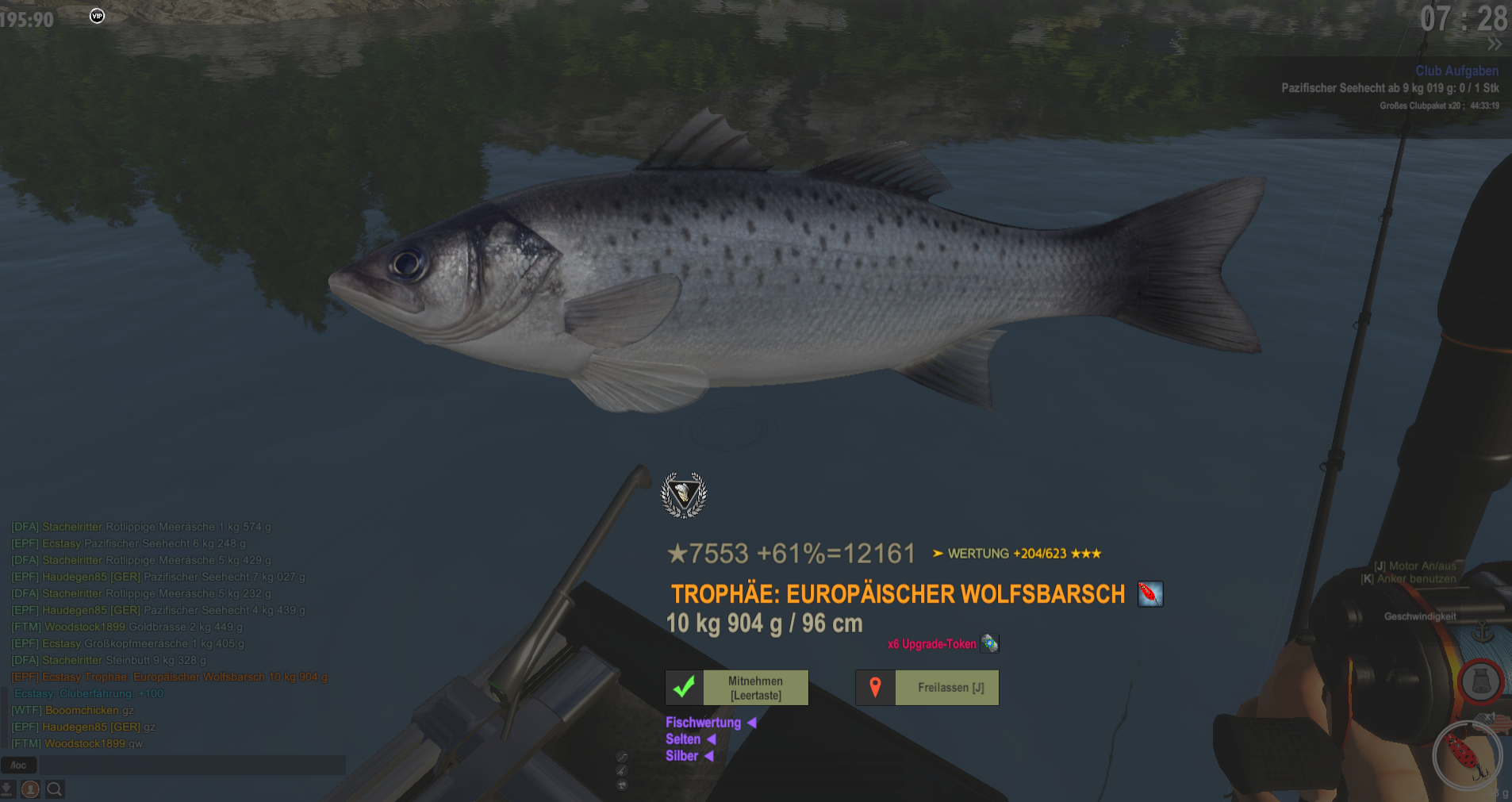The image size is (1512, 802).
Task: Open the trophy badge with laurel wreath
Action: tap(684, 496)
